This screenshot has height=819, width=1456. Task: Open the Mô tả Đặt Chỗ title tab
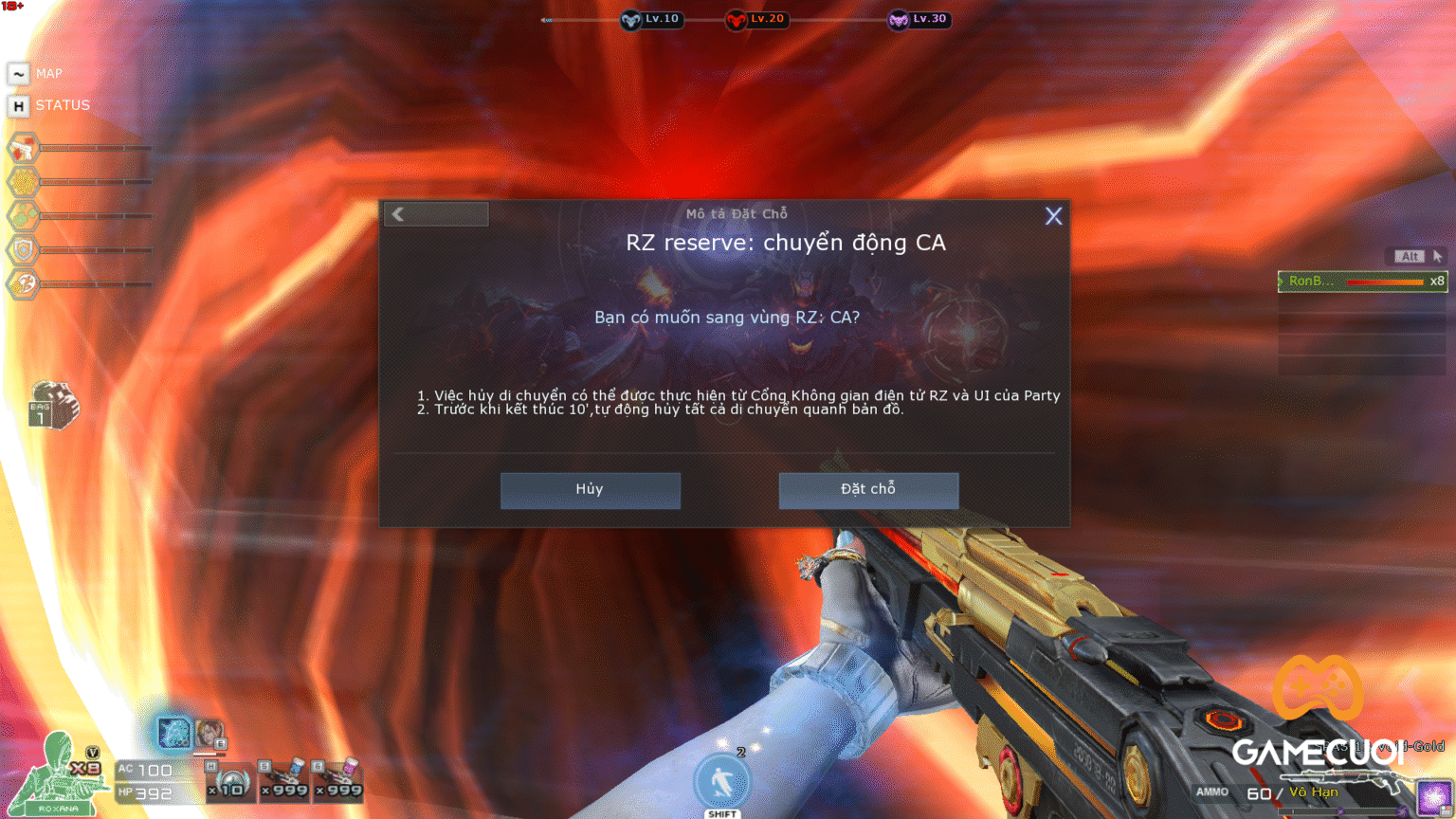click(x=737, y=213)
